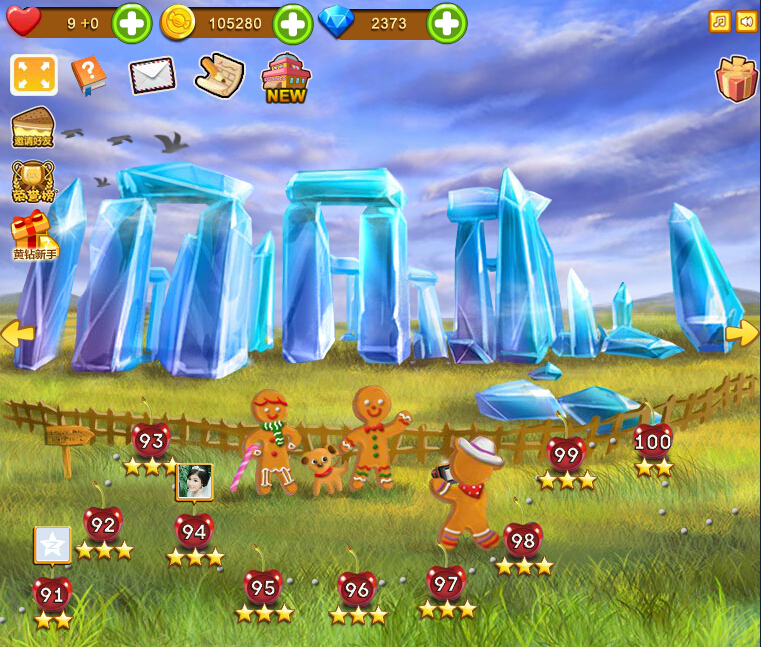Screen dimensions: 761x647
Task: Open the help book with question mark
Action: 88,76
